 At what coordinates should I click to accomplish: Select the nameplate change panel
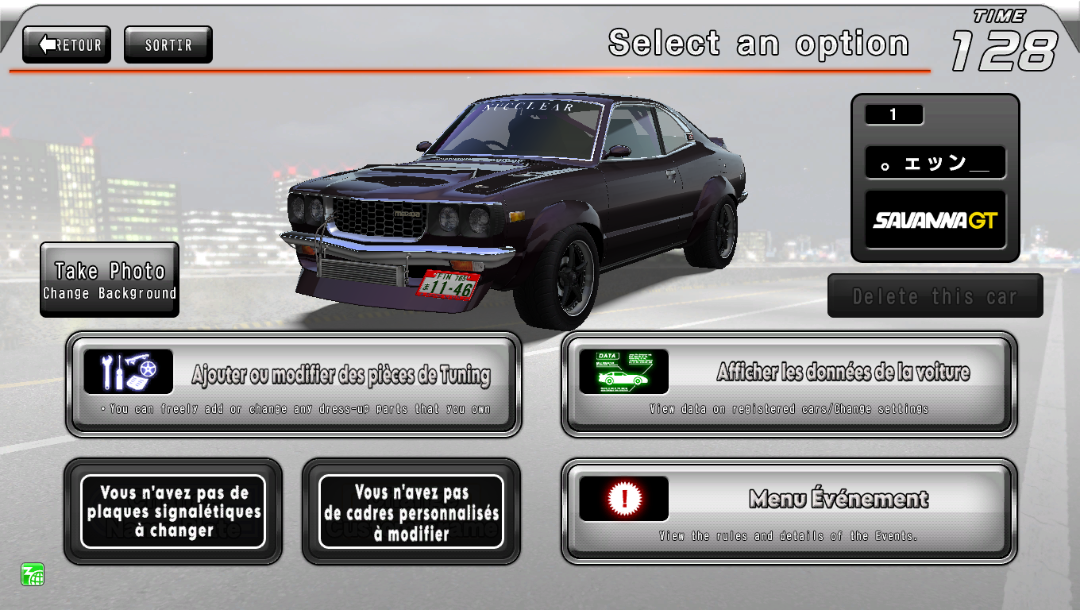[x=173, y=511]
